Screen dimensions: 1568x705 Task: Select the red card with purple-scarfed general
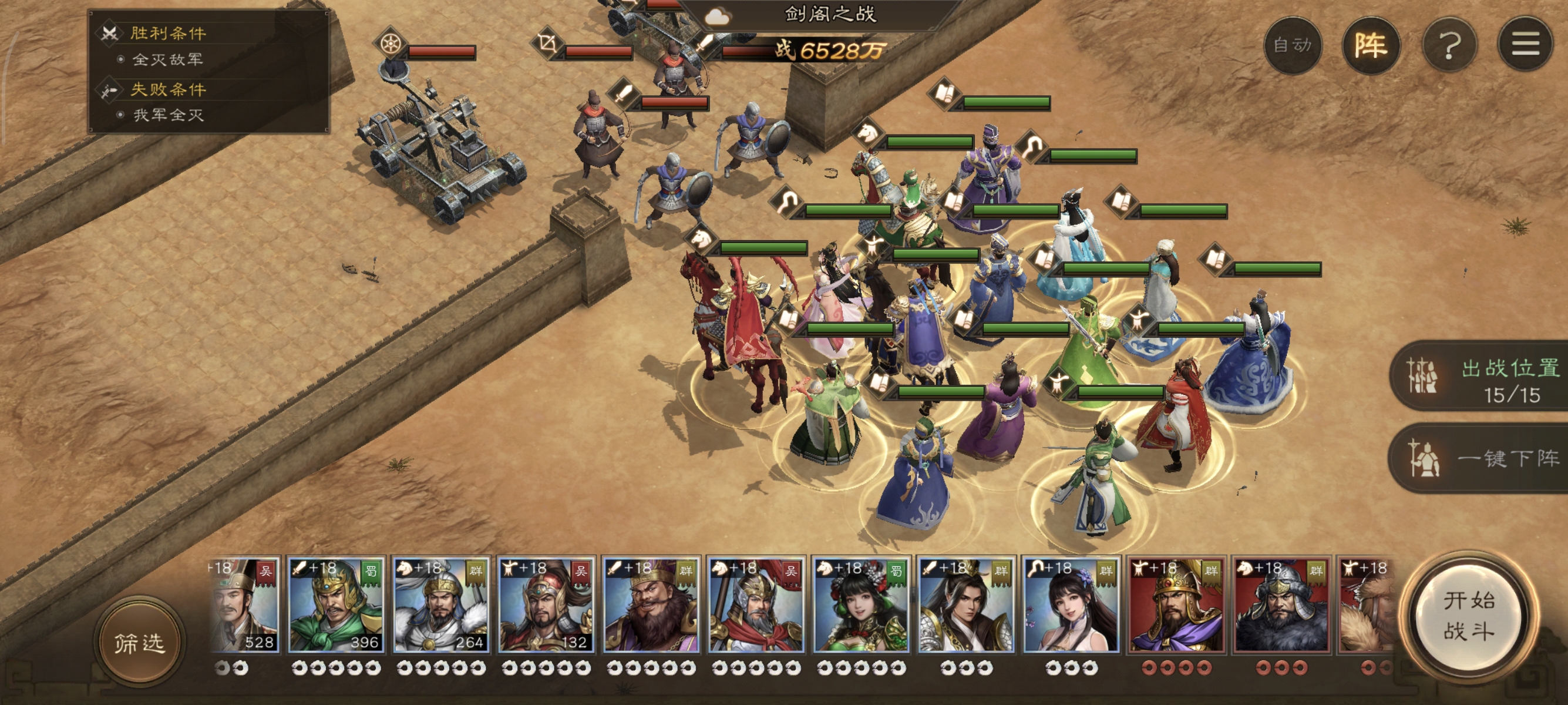(x=1176, y=605)
